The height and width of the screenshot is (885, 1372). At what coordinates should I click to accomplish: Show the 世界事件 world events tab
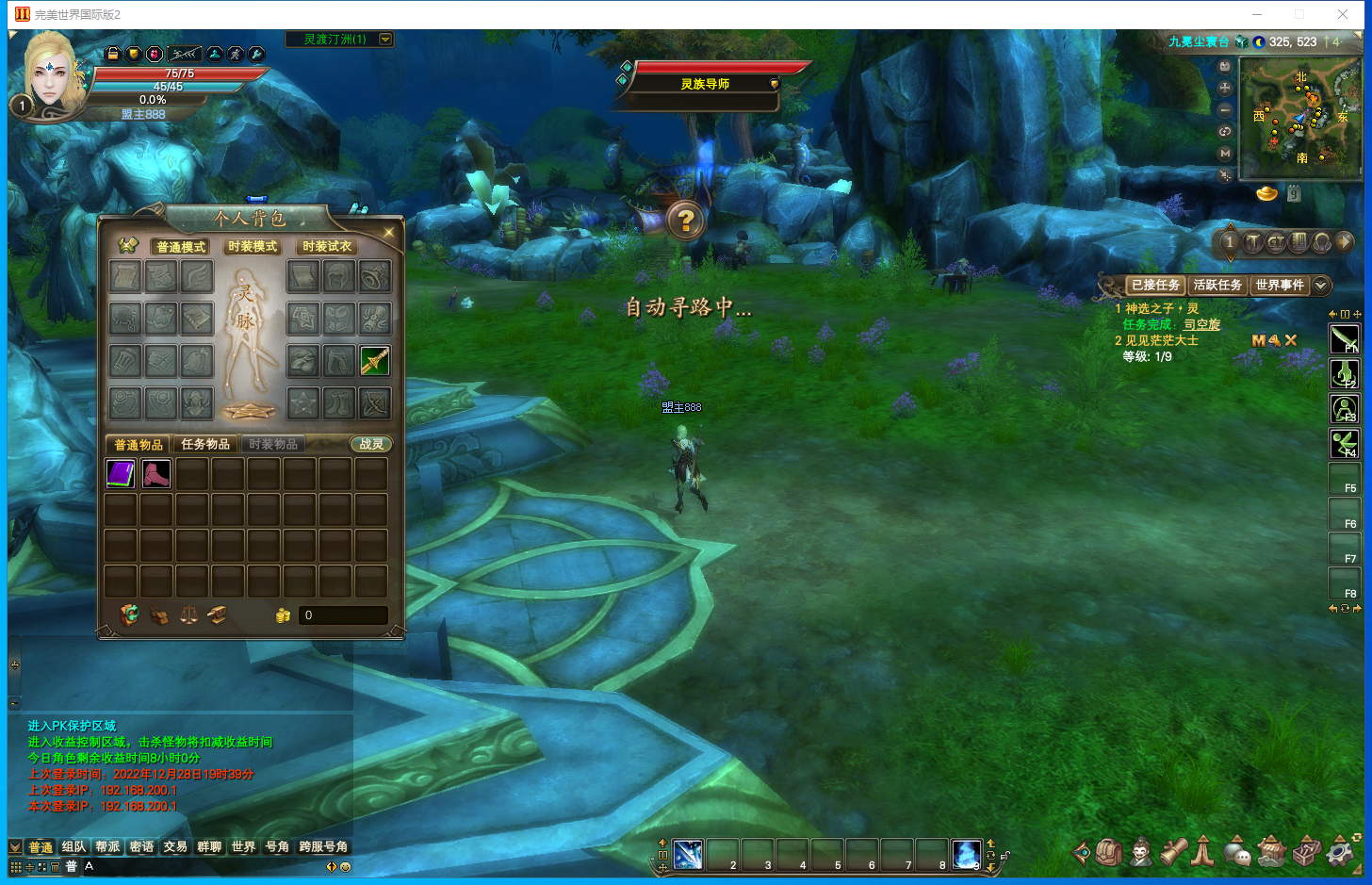(x=1279, y=285)
